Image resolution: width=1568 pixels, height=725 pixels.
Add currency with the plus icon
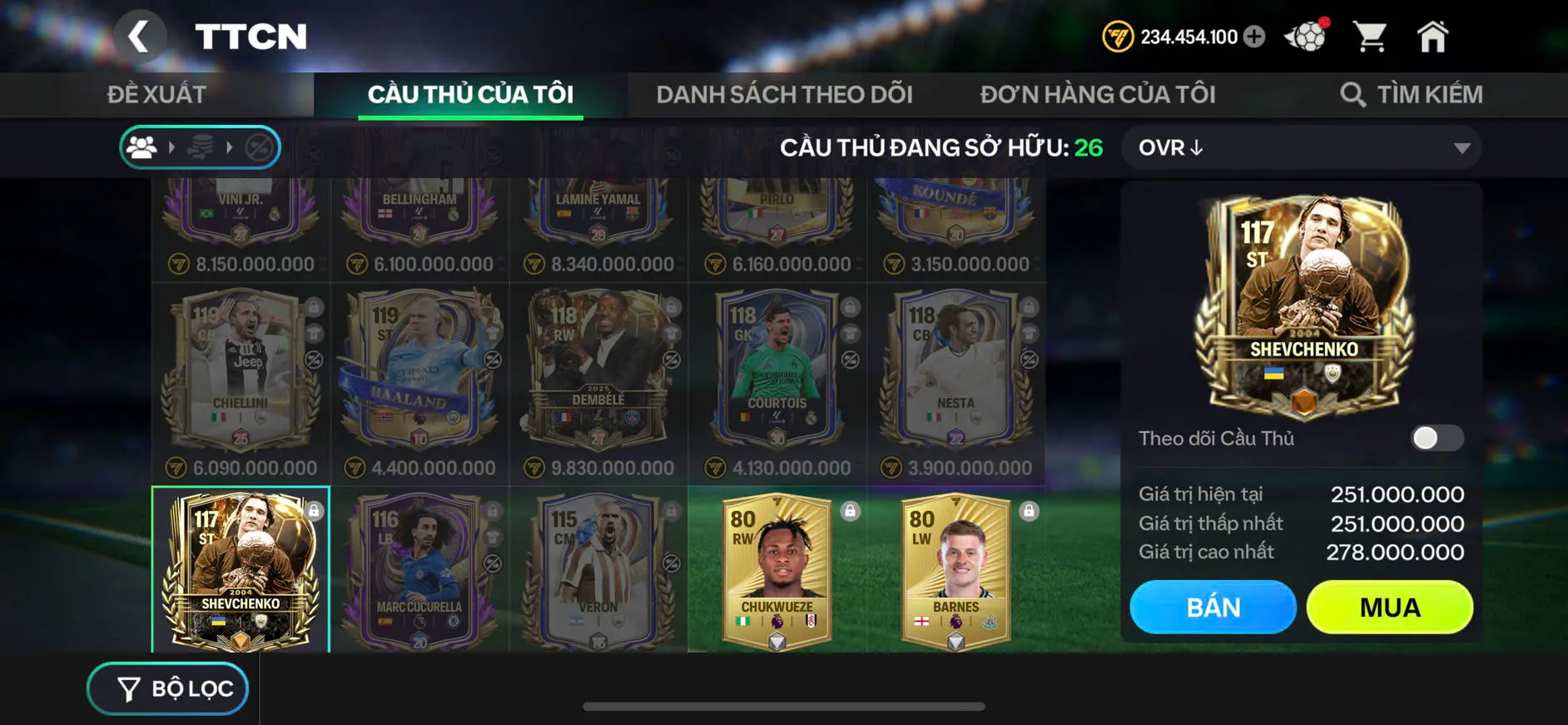point(1255,37)
